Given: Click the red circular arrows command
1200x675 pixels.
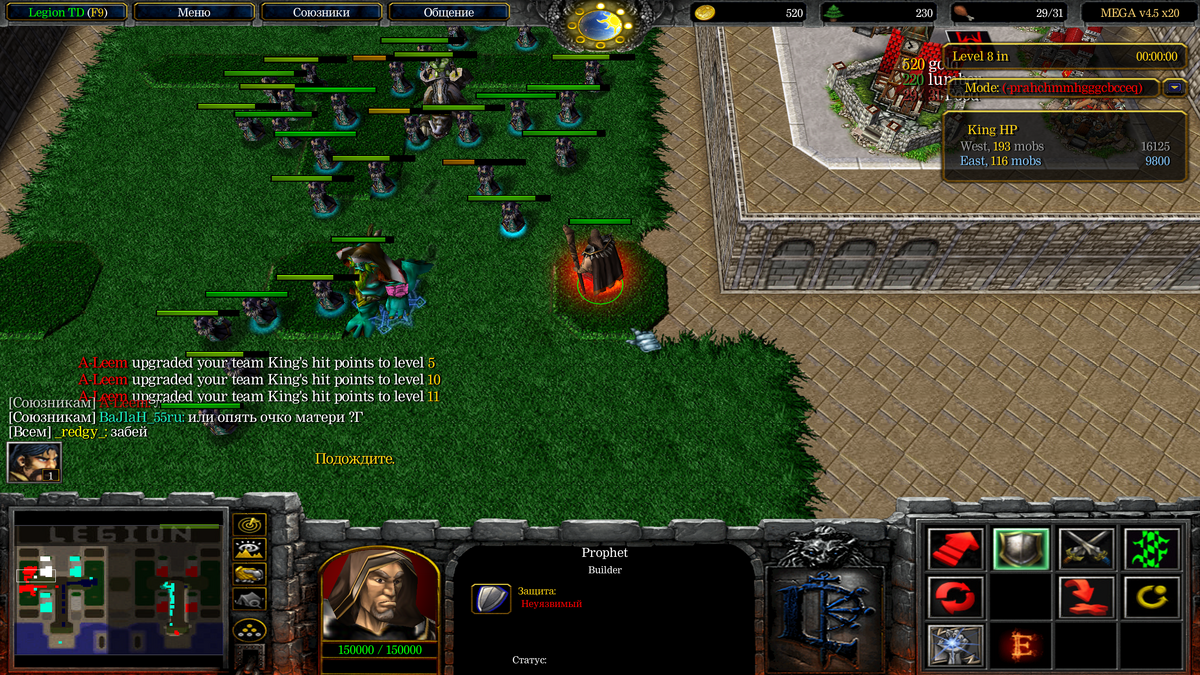Looking at the screenshot, I should click(x=956, y=597).
